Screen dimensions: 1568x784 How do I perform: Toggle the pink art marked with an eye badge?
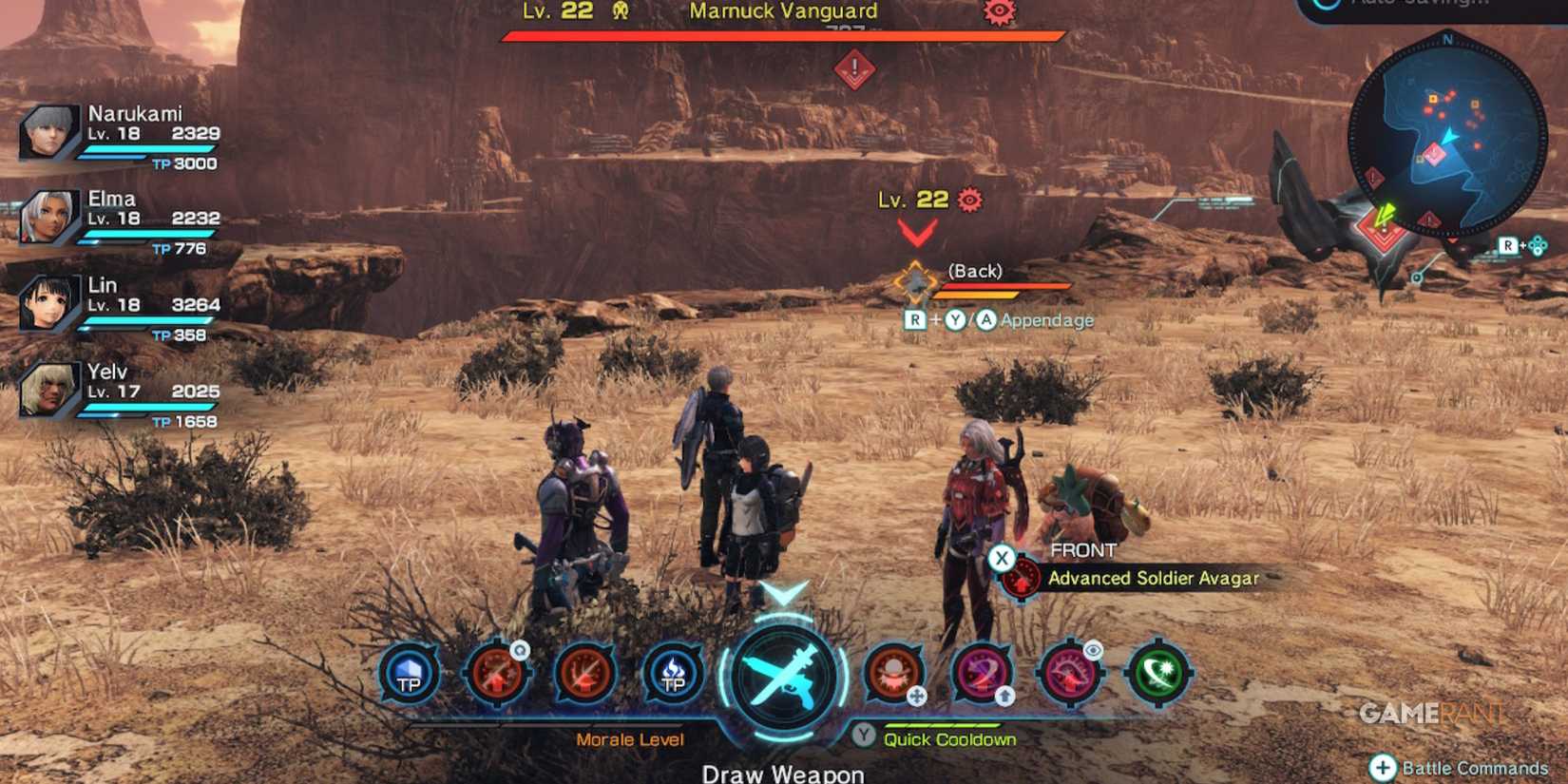(1072, 675)
